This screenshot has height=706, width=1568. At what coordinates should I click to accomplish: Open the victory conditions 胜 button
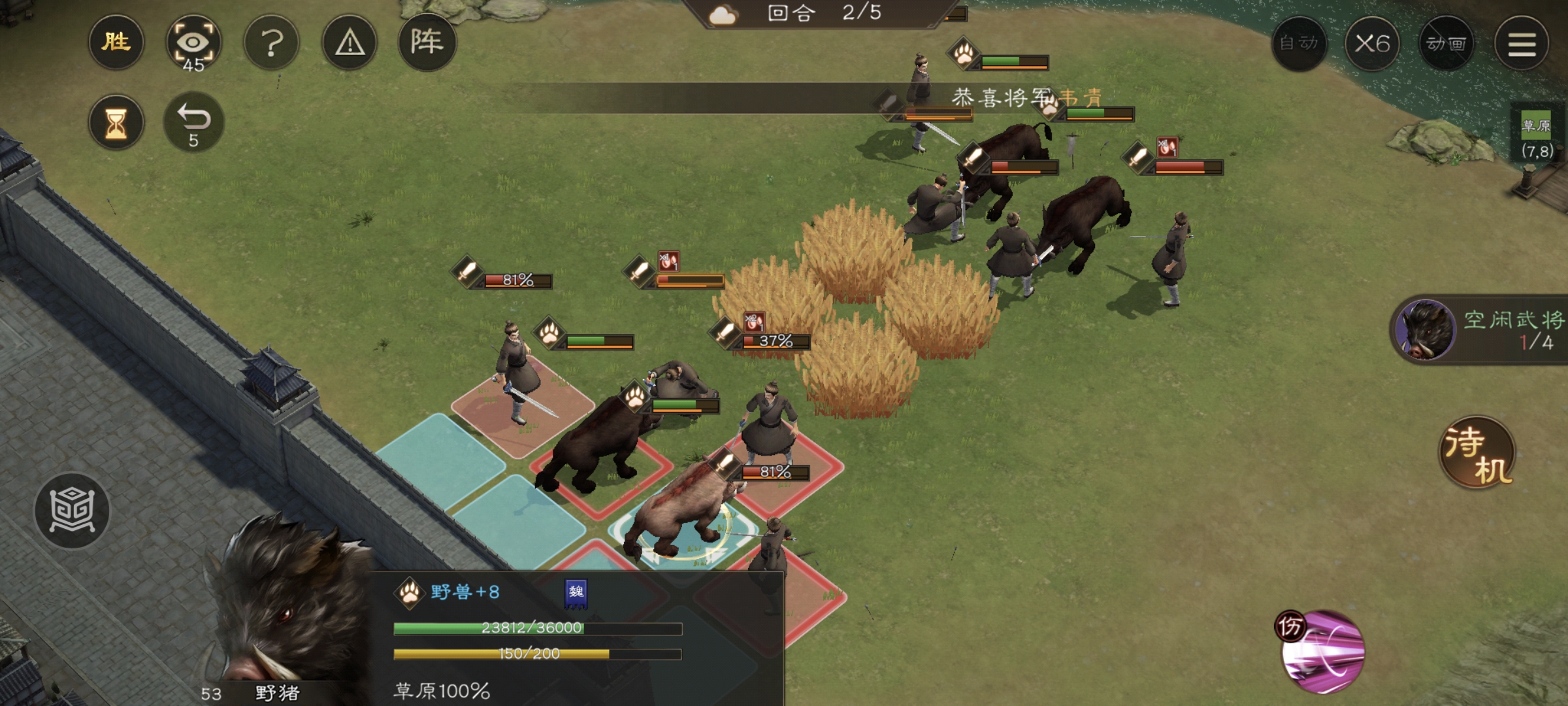[116, 42]
